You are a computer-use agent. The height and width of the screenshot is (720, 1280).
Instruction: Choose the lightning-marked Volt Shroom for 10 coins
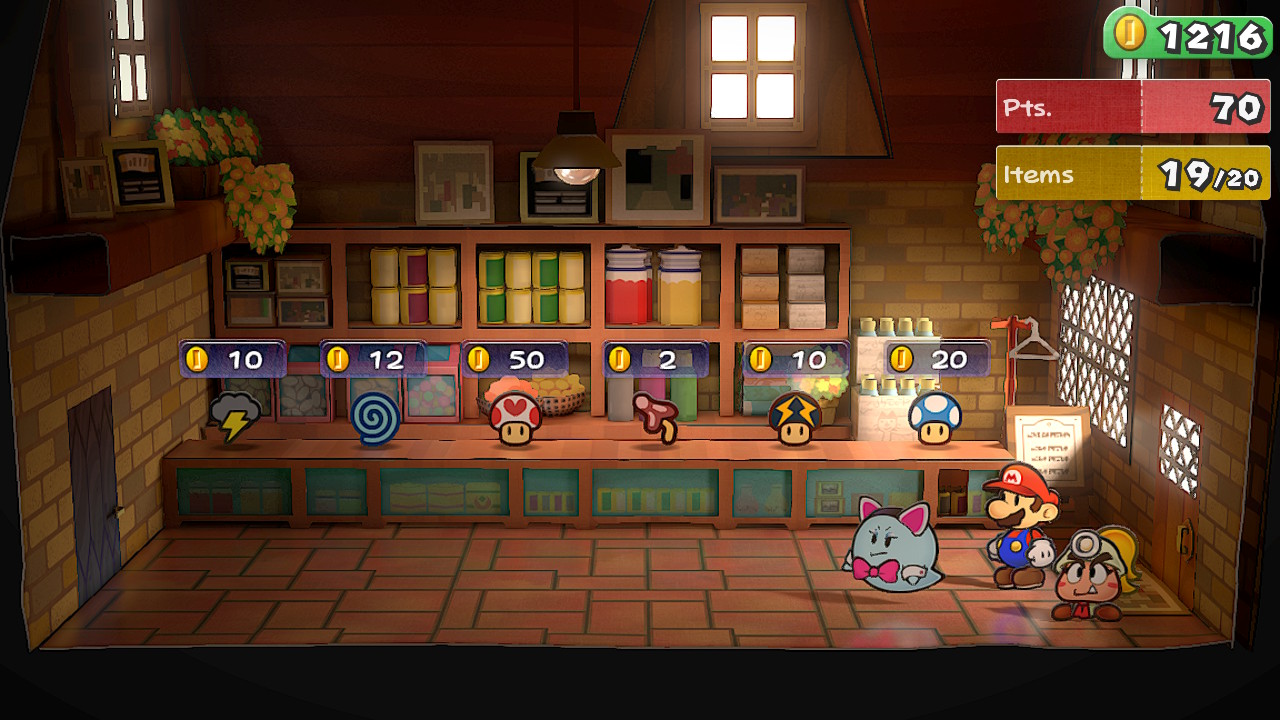[795, 418]
